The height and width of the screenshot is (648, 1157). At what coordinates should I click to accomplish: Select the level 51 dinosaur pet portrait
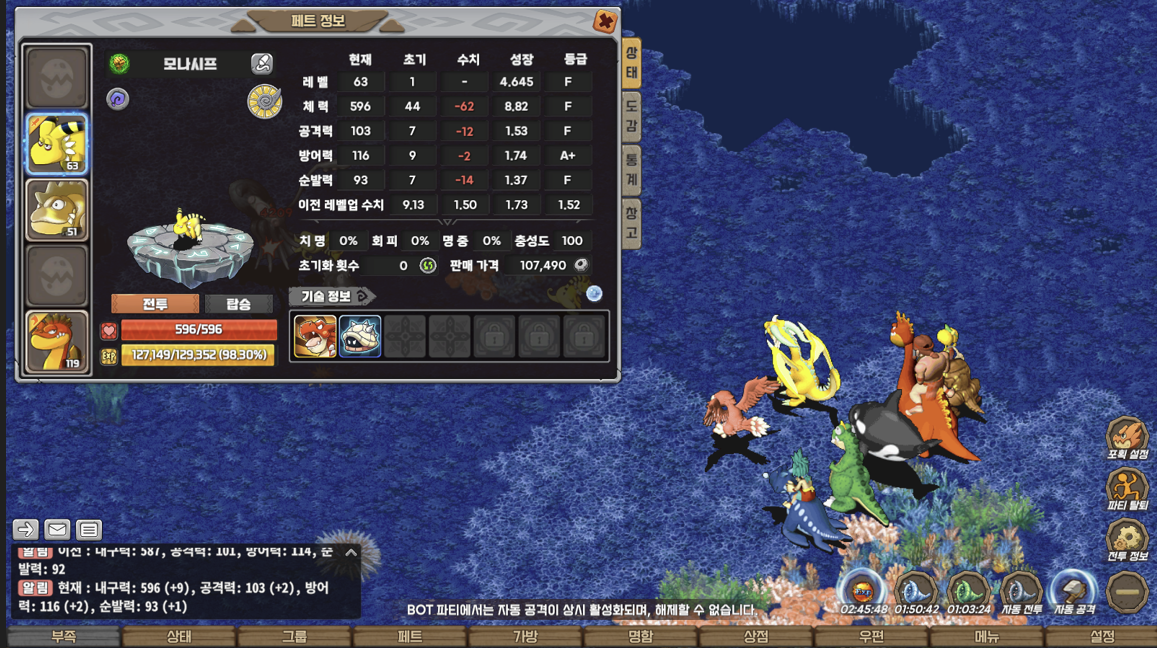57,210
